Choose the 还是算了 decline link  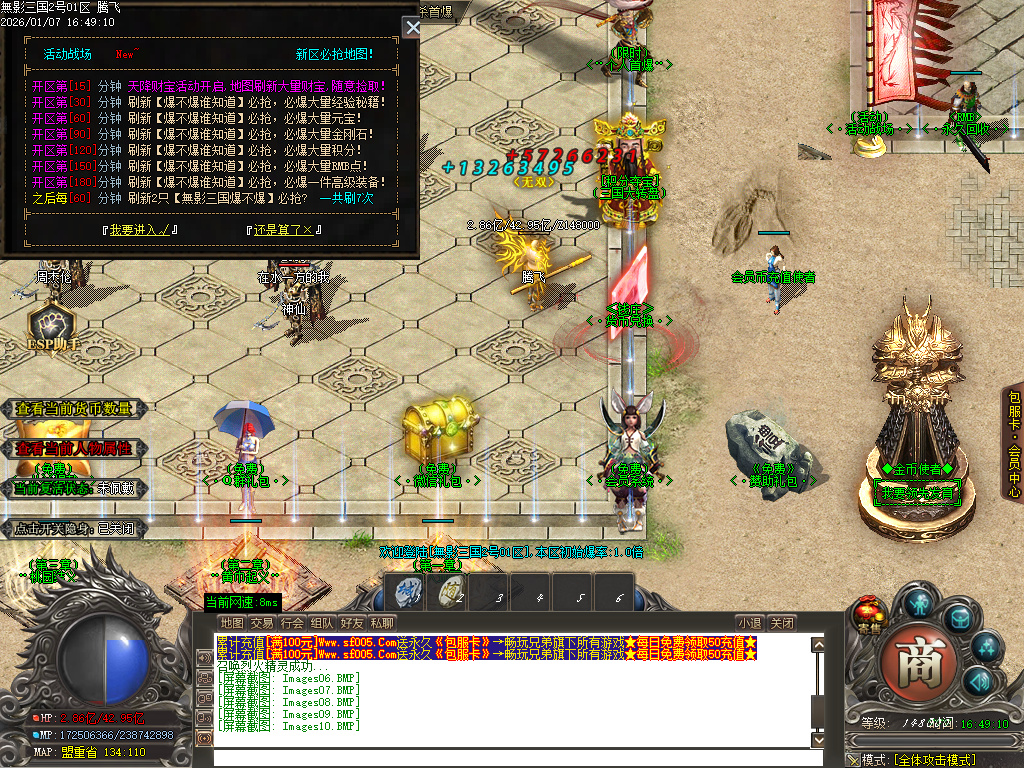click(x=284, y=230)
